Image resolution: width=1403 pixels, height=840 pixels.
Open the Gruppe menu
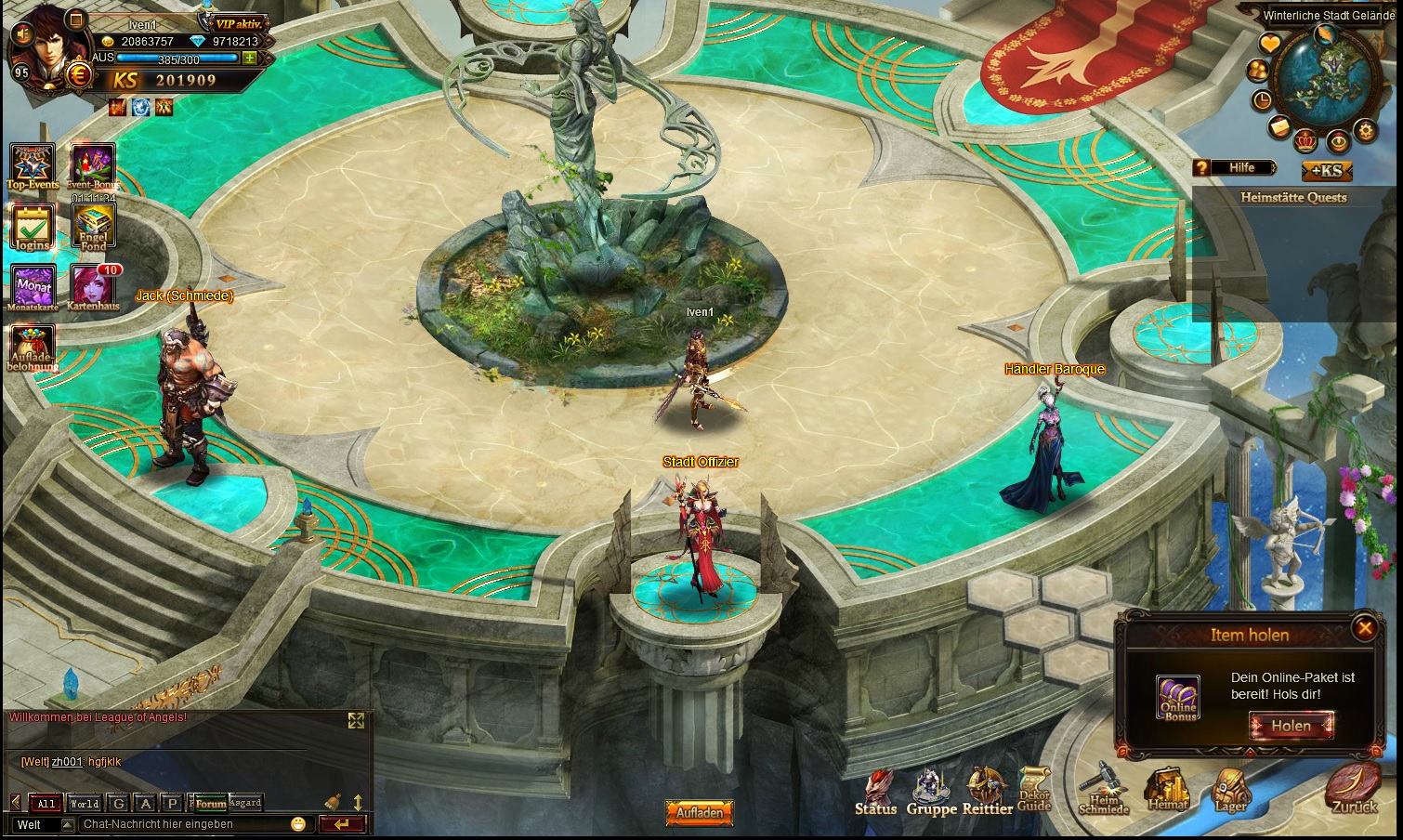[931, 792]
